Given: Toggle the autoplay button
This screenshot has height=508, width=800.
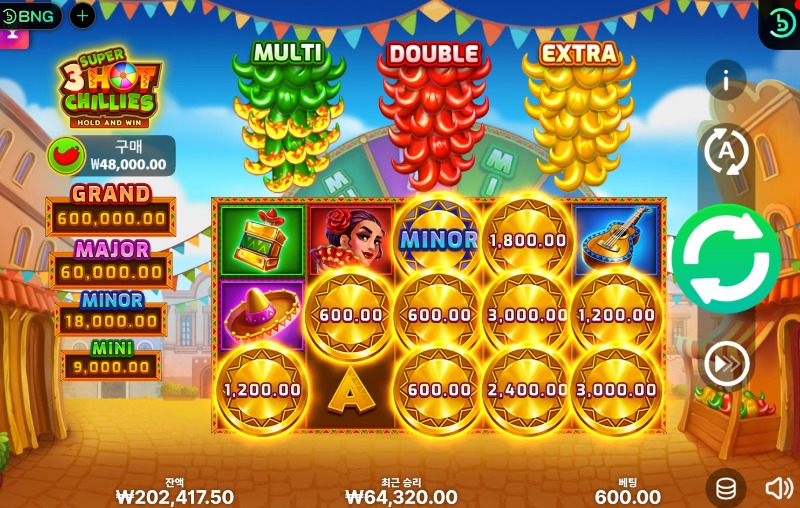Looking at the screenshot, I should click(726, 151).
